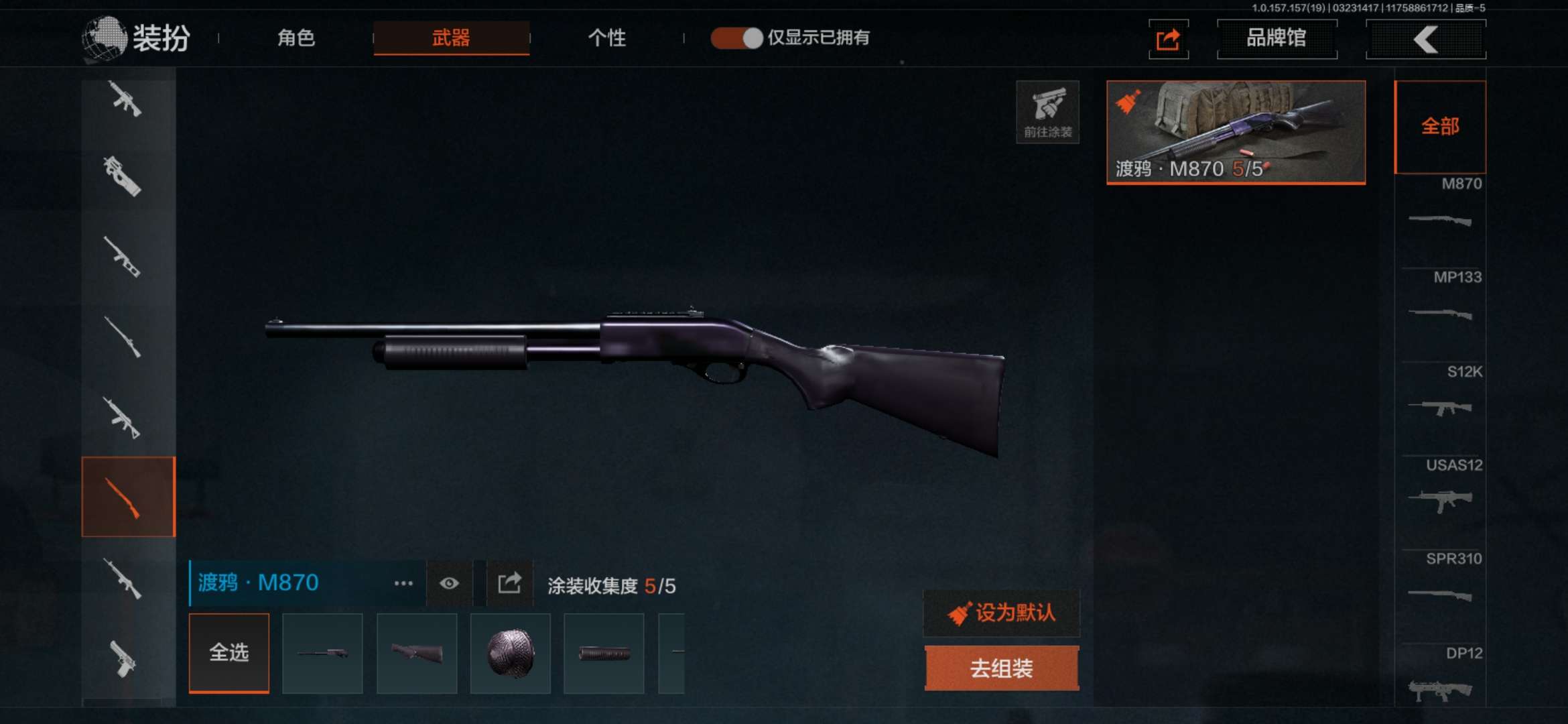This screenshot has width=1568, height=724.
Task: Go back with the arrow button
Action: [x=1425, y=40]
